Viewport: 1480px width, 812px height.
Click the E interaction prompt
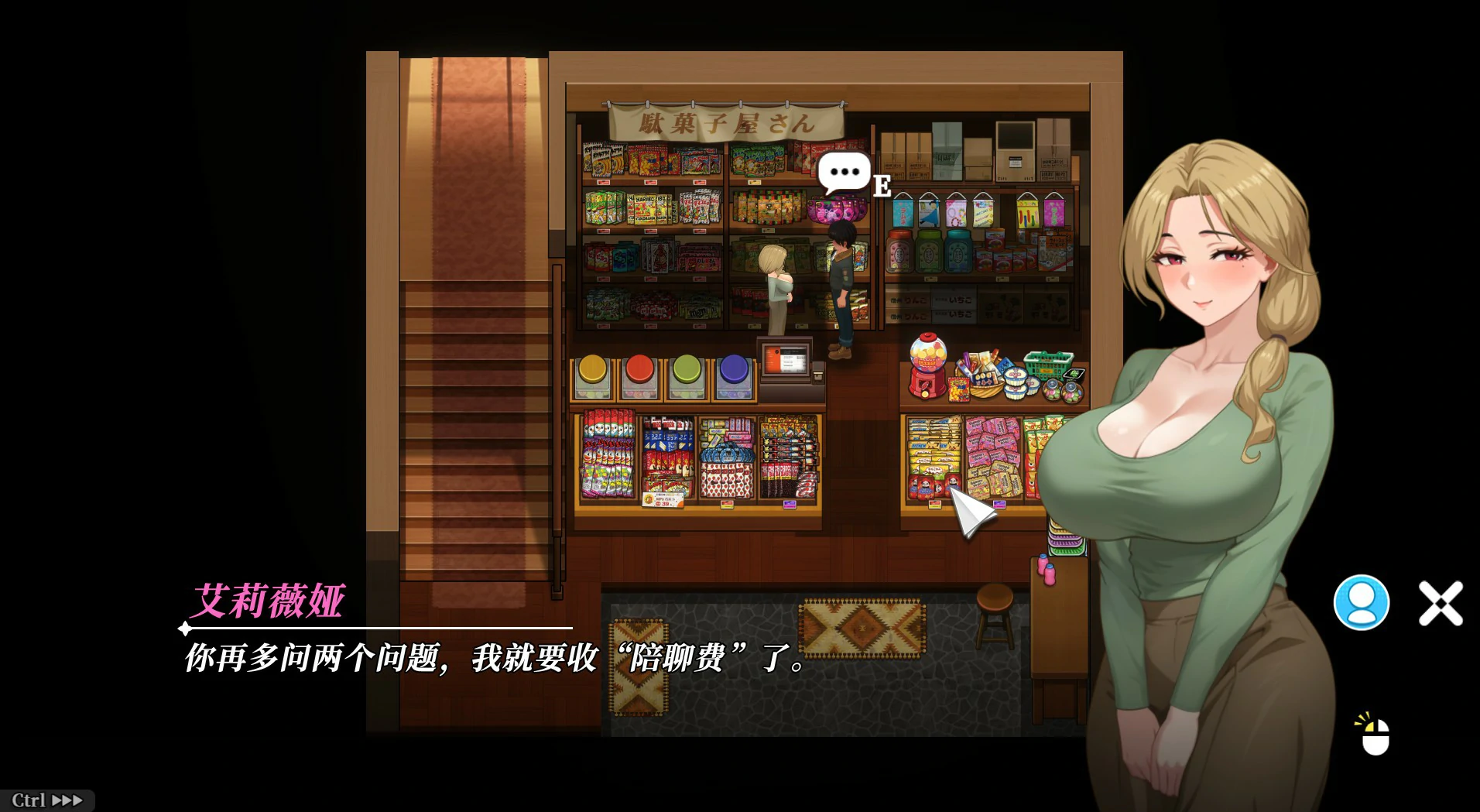(882, 186)
